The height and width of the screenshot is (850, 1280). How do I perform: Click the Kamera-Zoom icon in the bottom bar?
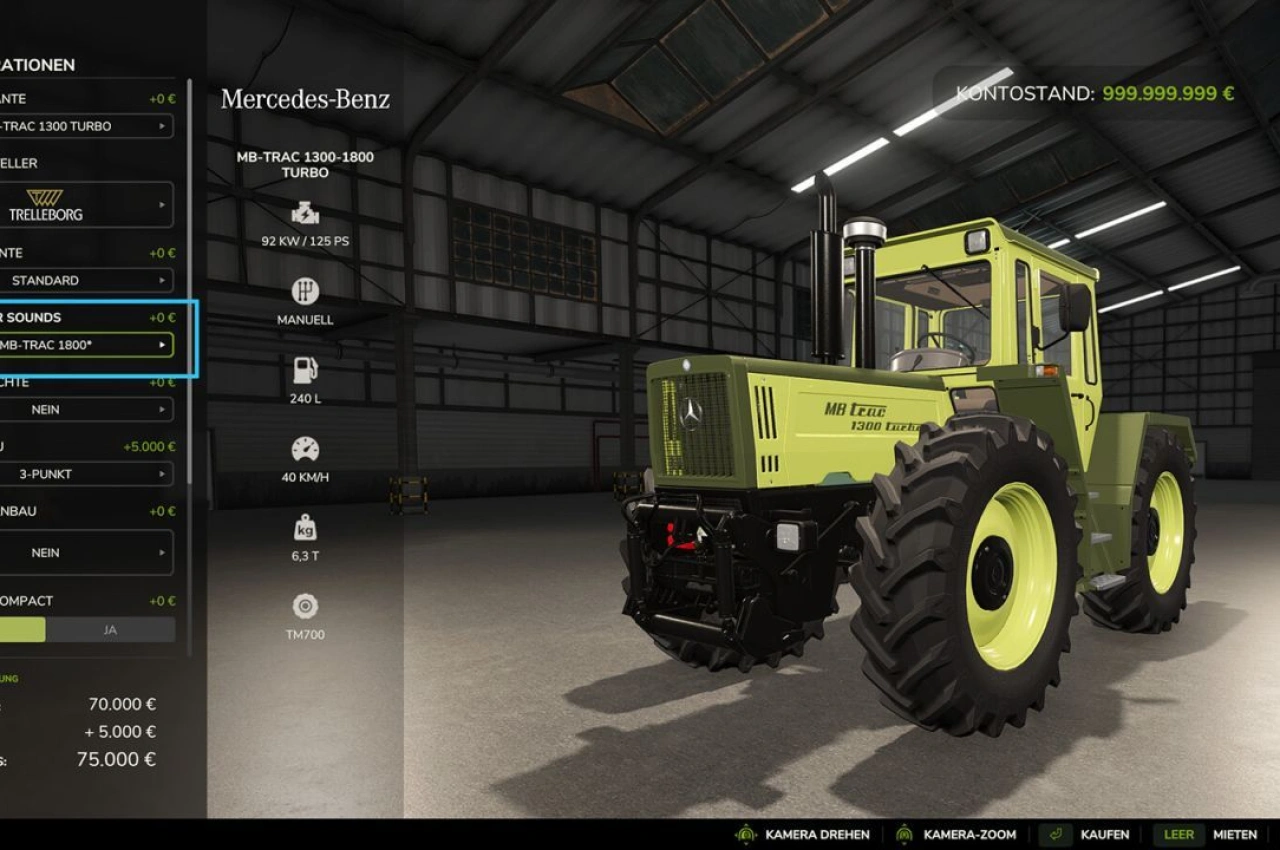pos(903,834)
